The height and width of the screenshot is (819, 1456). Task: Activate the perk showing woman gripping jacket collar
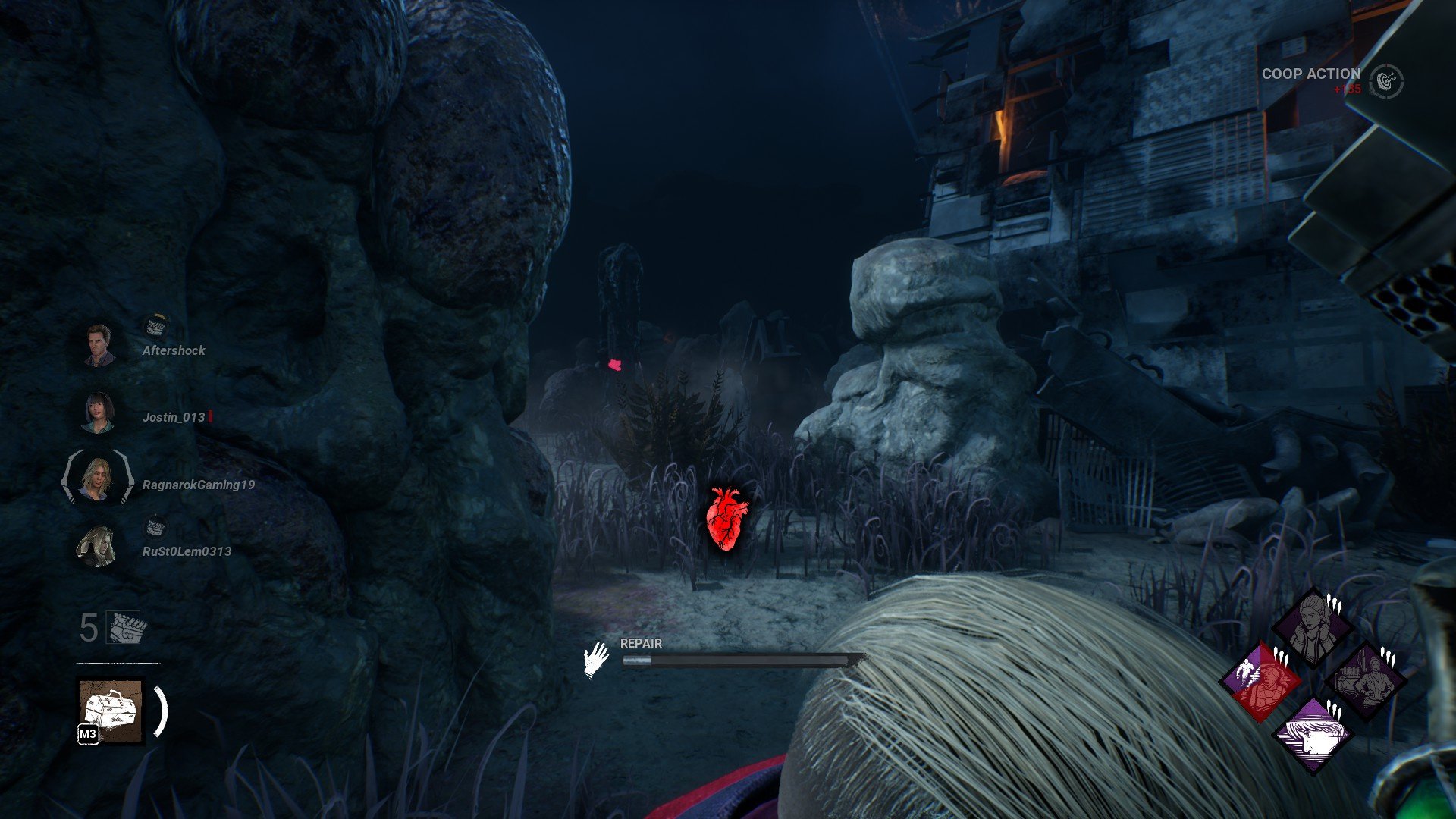pos(1312,627)
